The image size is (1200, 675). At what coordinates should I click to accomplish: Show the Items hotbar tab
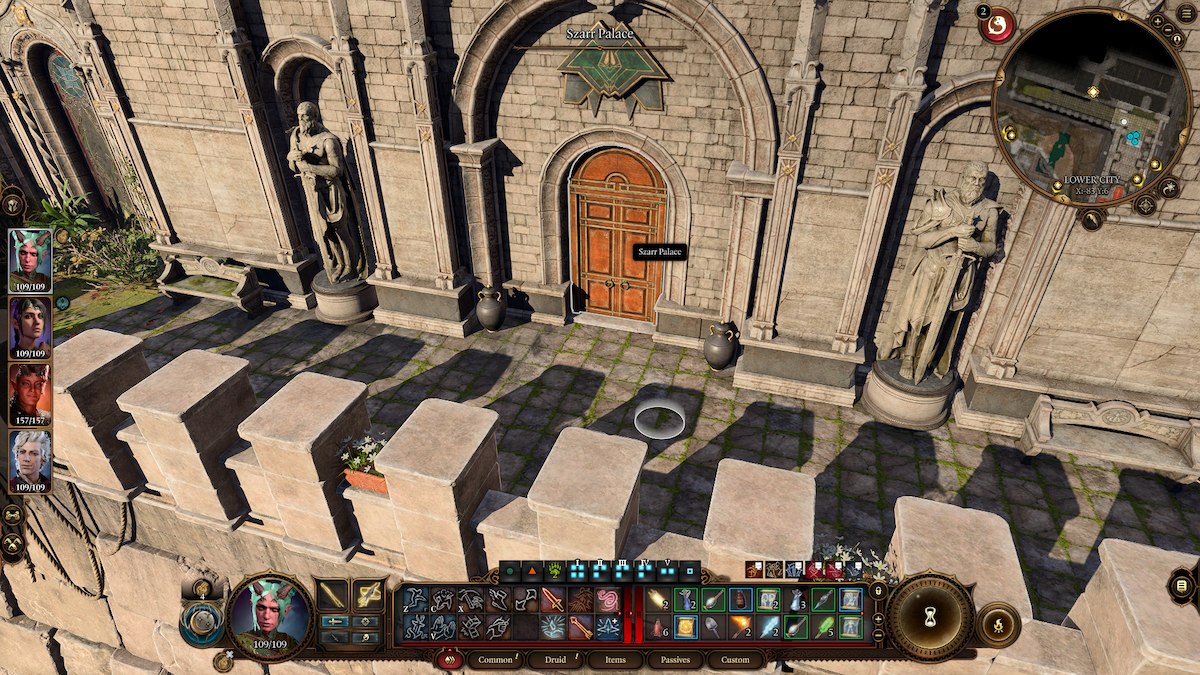(x=615, y=660)
